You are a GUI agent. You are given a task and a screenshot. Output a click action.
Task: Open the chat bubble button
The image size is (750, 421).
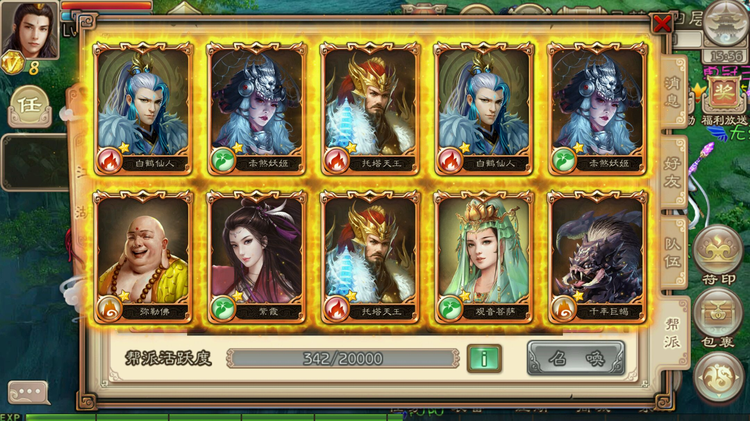click(x=28, y=393)
